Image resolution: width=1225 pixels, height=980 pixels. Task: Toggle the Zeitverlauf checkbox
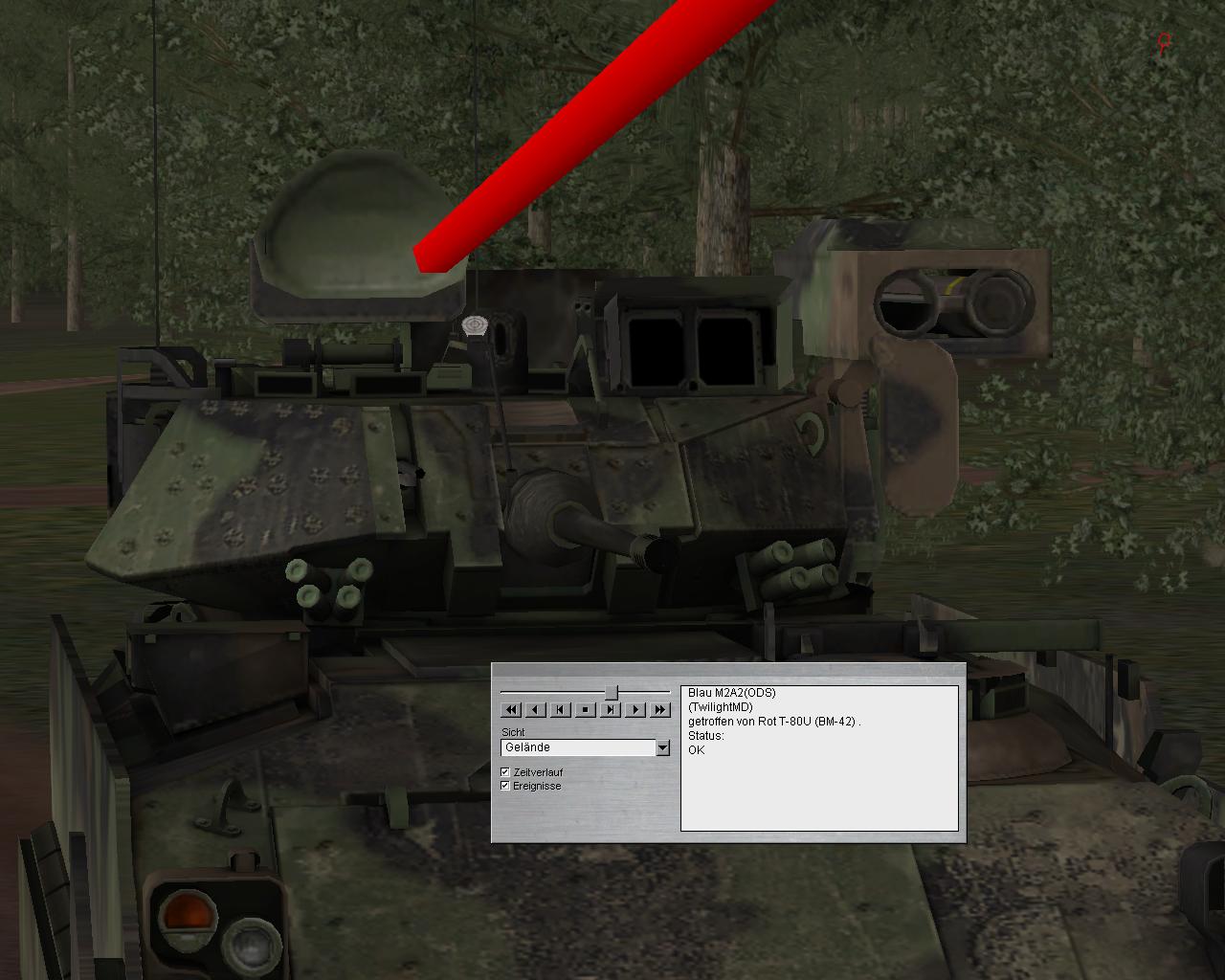(505, 772)
